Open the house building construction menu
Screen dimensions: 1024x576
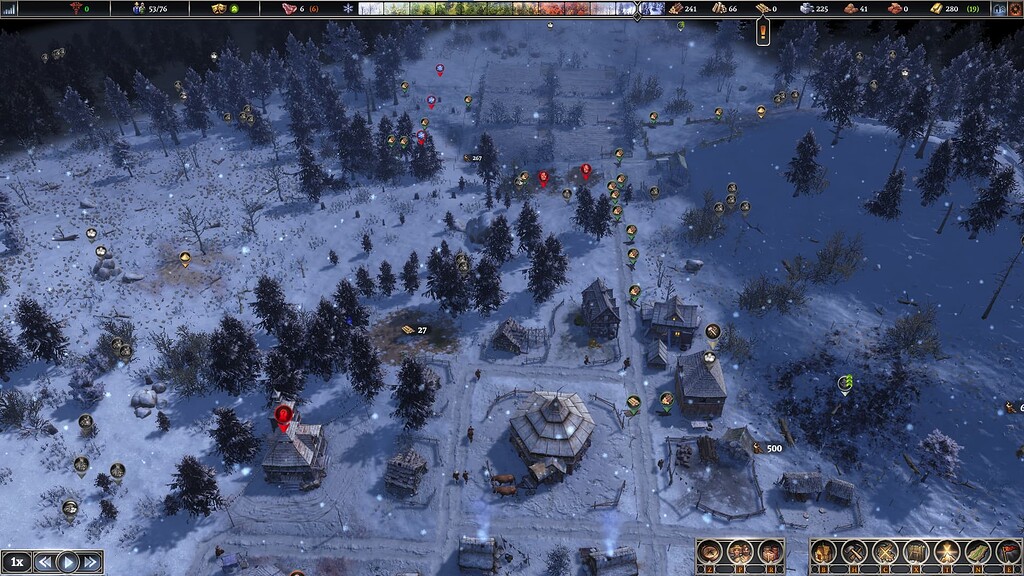pyautogui.click(x=824, y=551)
